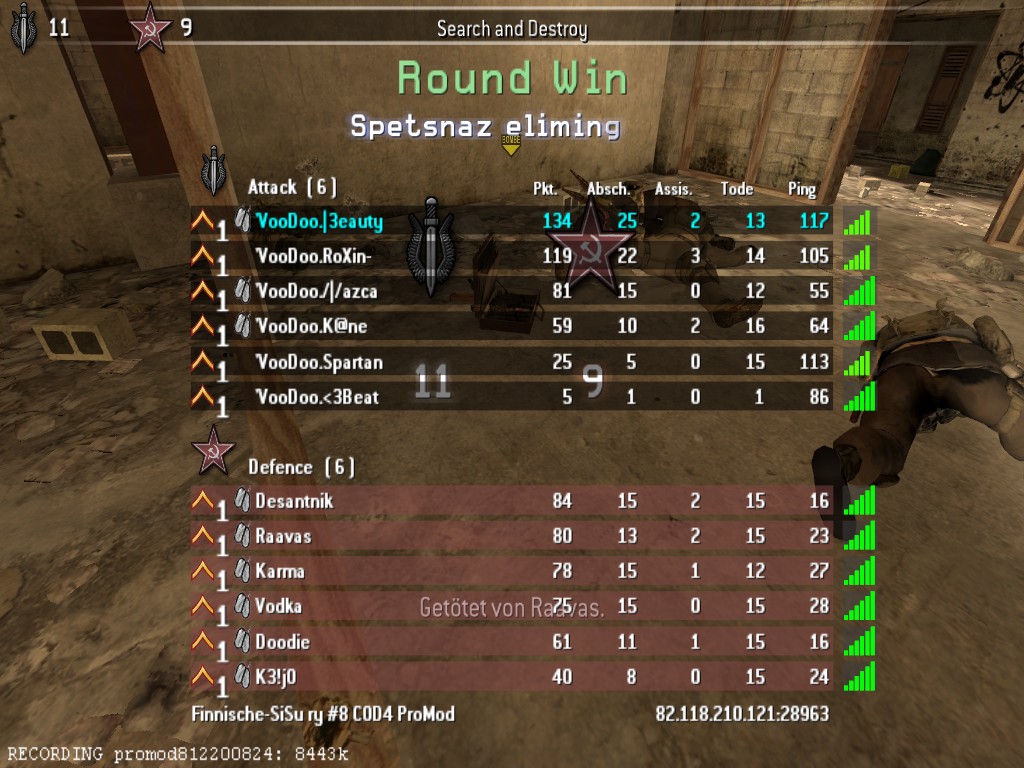Image resolution: width=1024 pixels, height=768 pixels.
Task: Select the VooDoo.|3eauty player row
Action: [320, 221]
